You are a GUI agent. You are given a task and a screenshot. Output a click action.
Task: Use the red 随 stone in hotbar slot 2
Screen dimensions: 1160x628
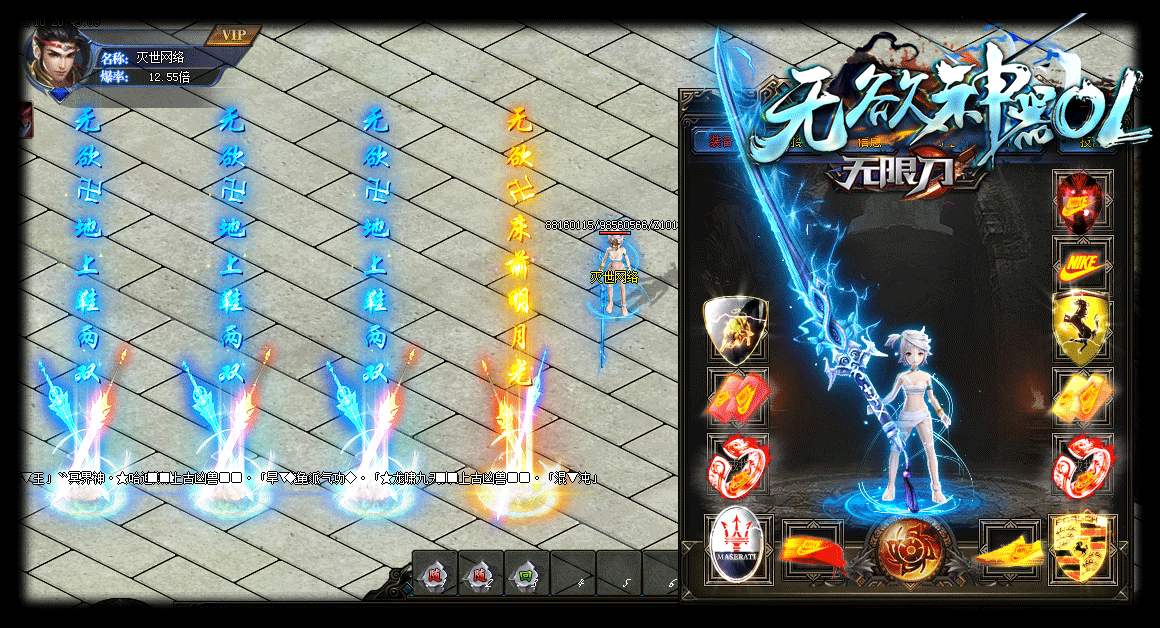(x=480, y=576)
